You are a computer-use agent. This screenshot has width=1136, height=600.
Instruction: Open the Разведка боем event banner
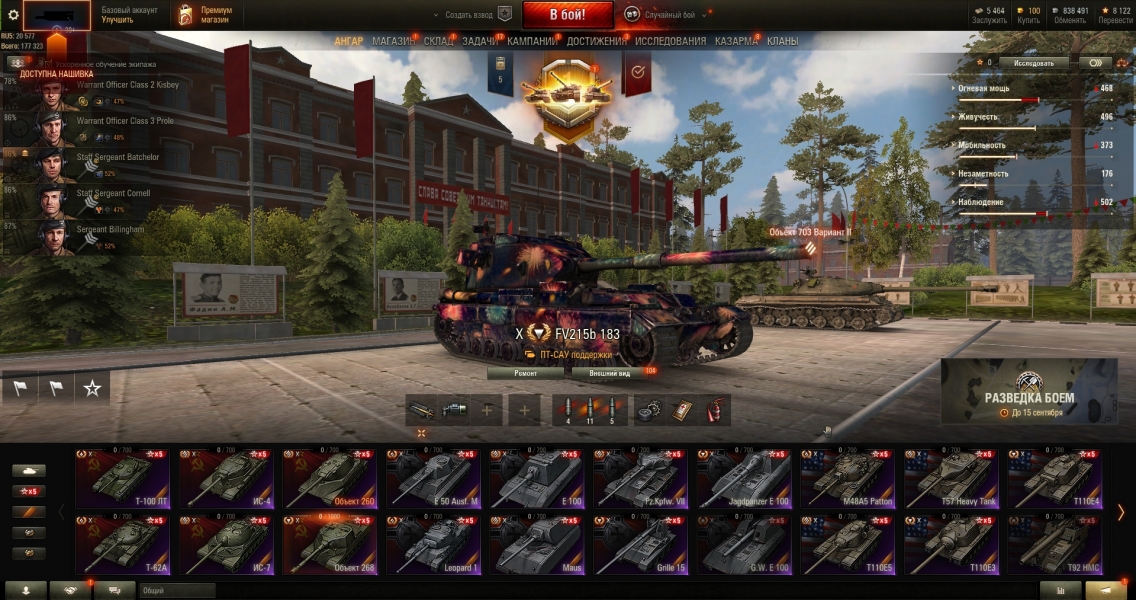[x=1029, y=390]
